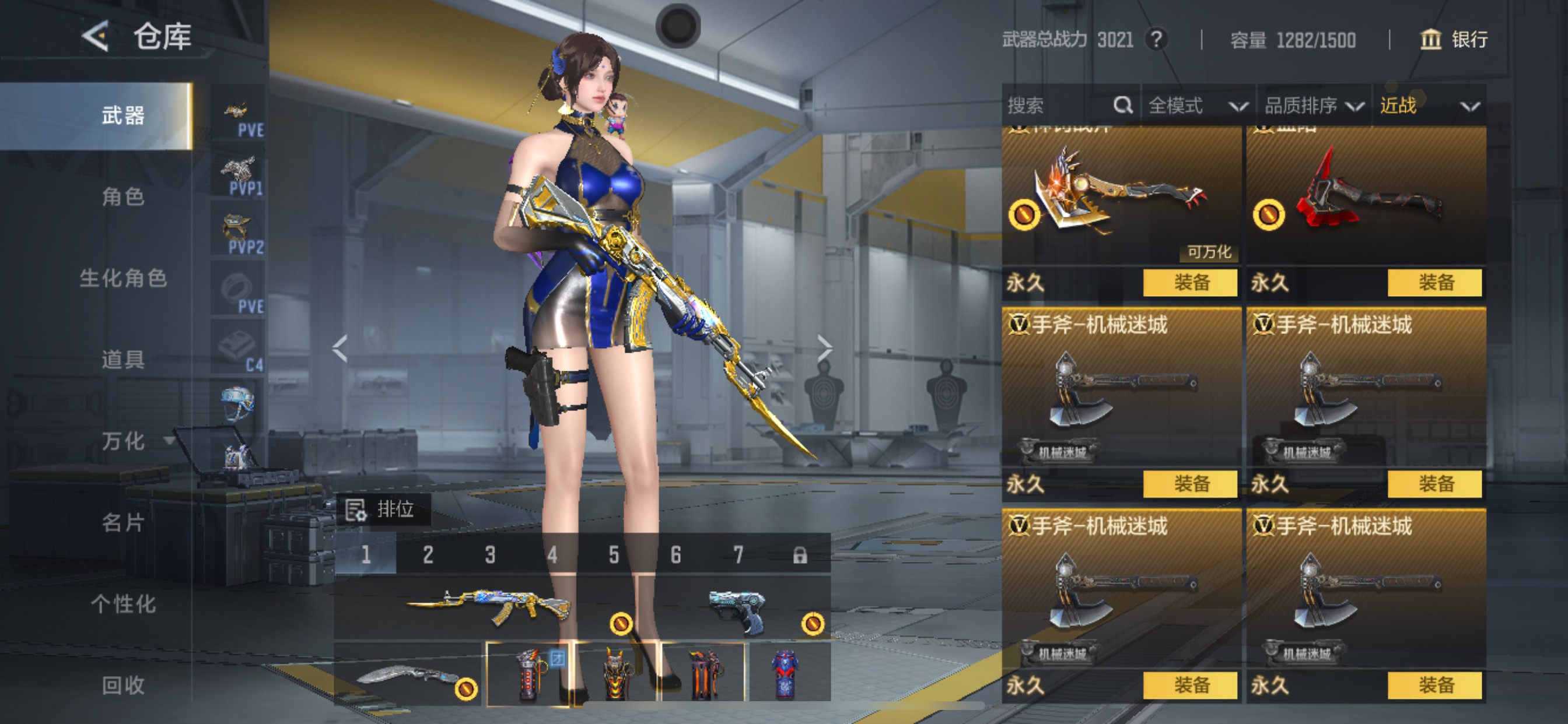Rotate character view with right arrow
This screenshot has height=724, width=1568.
click(825, 349)
